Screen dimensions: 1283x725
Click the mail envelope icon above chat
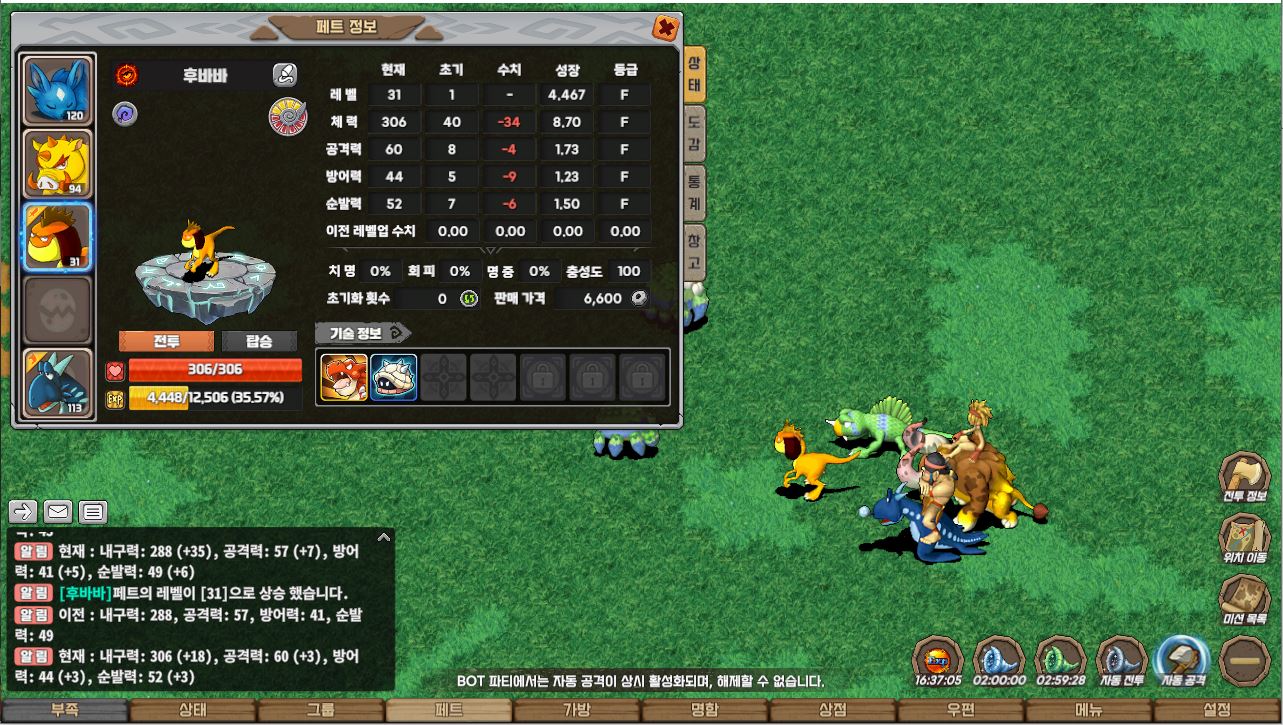(x=58, y=512)
